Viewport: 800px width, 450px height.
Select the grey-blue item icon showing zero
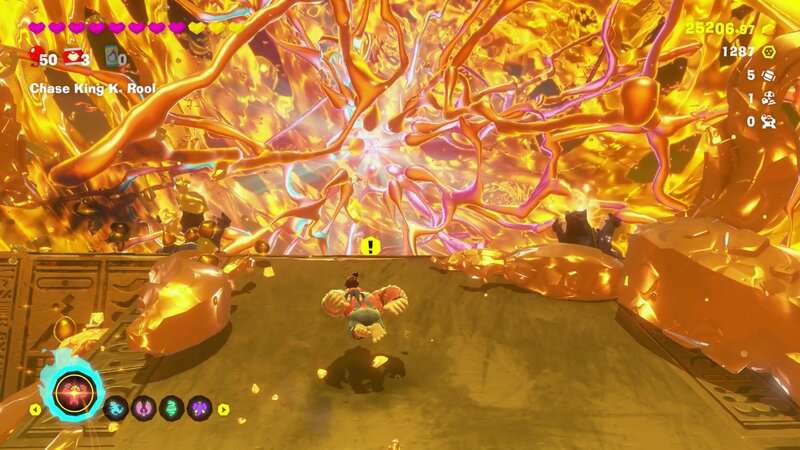[111, 58]
